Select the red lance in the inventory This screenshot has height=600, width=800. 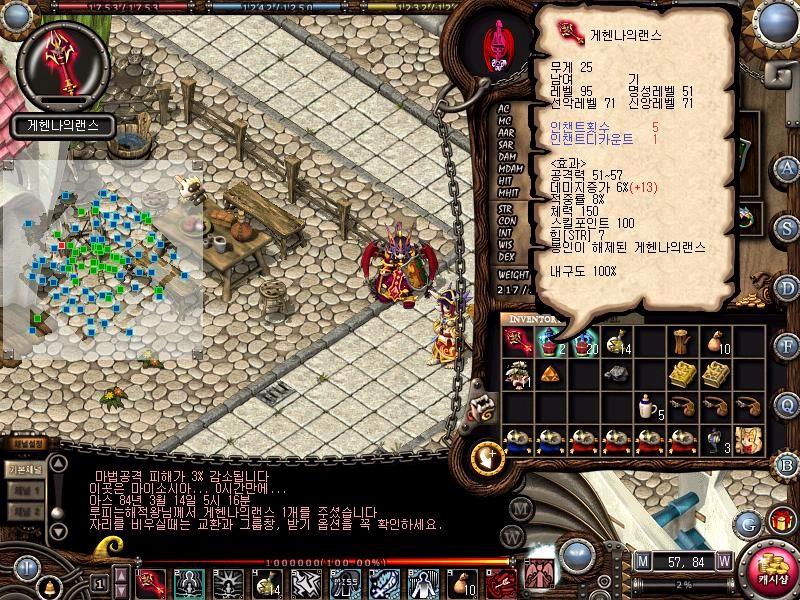(x=518, y=343)
